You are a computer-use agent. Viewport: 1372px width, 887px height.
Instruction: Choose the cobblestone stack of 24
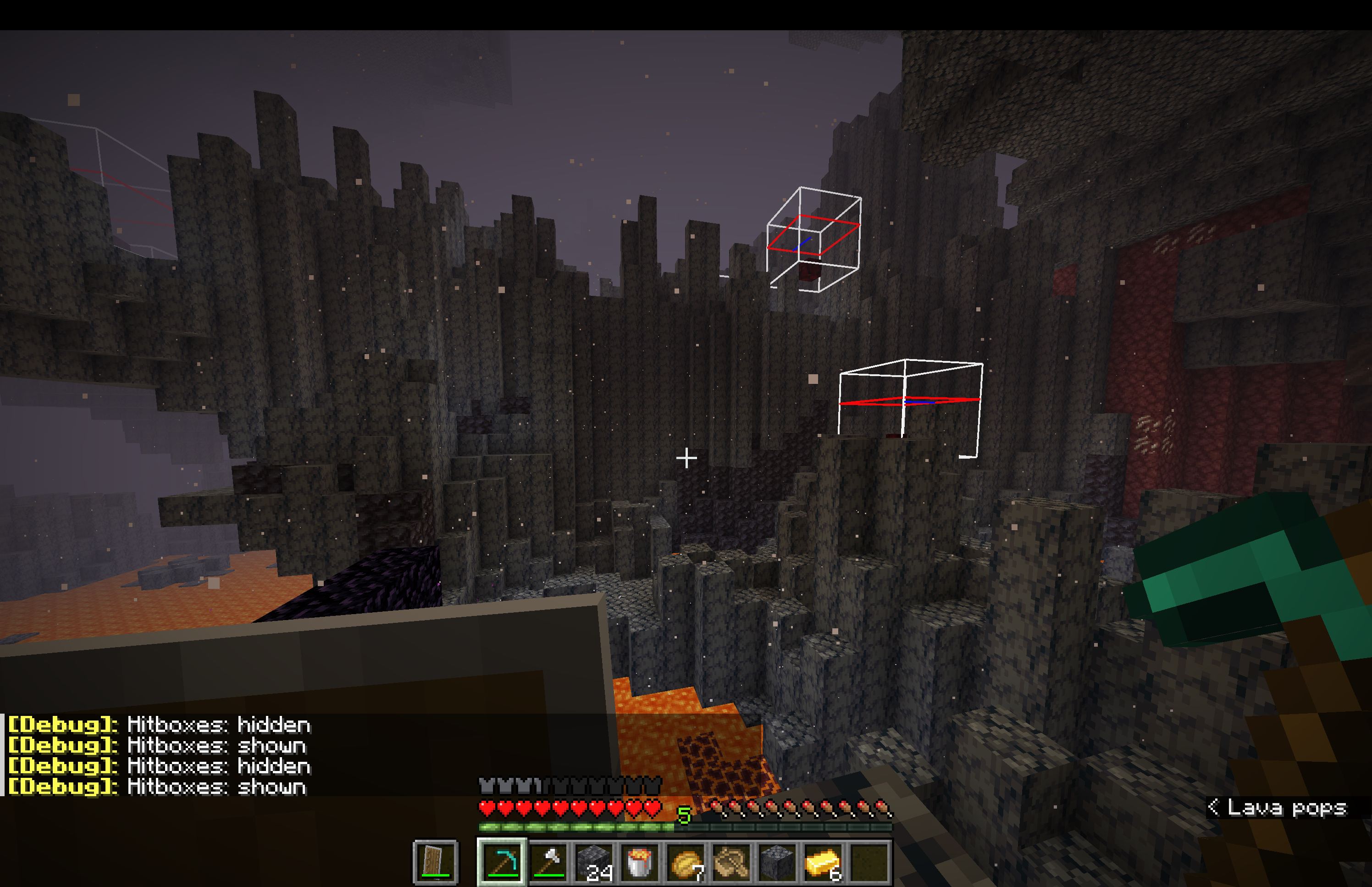593,862
